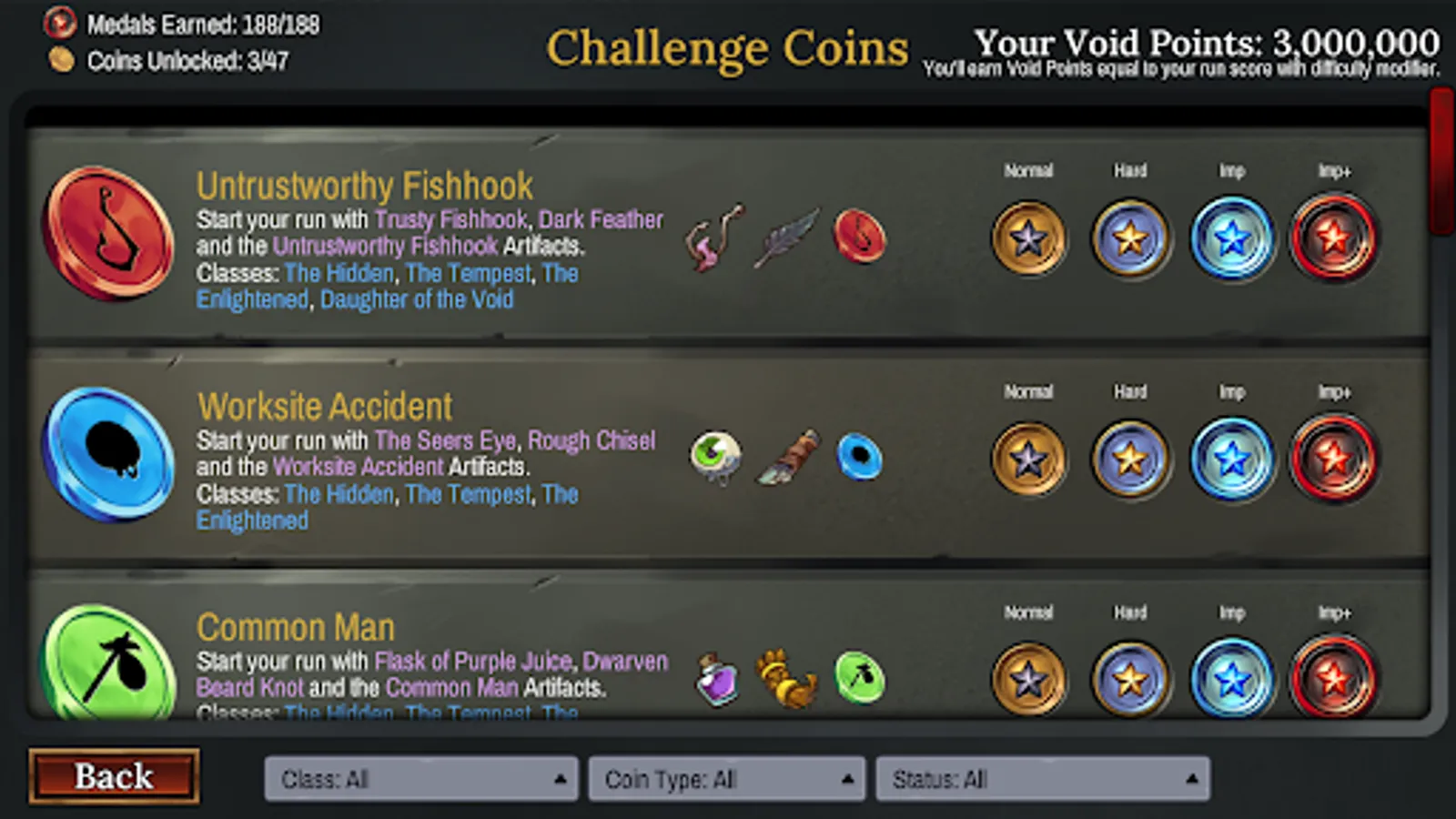Select The Tempest class link
The image size is (1456, 819).
469,273
